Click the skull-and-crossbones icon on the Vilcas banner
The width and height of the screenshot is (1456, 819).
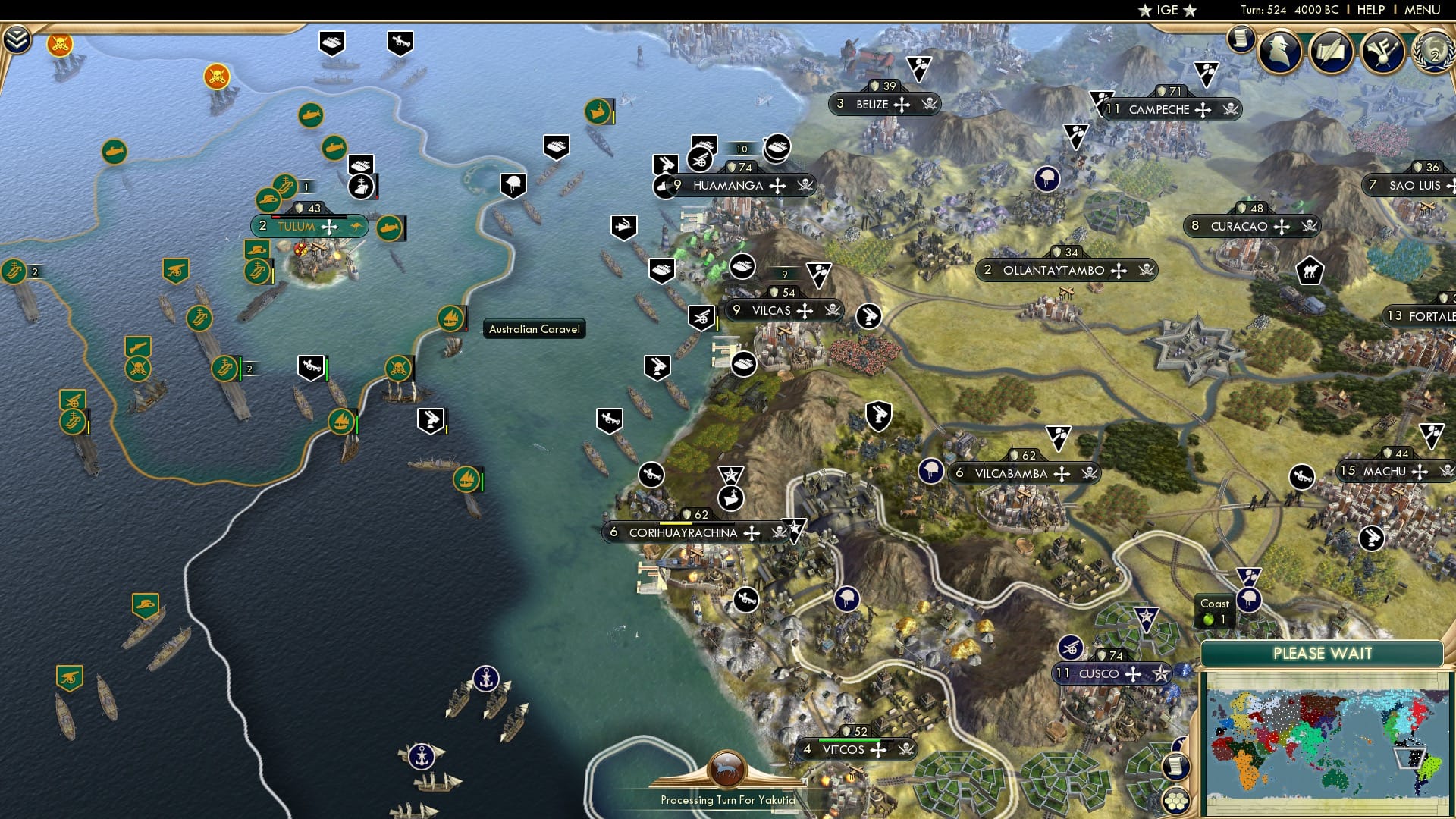pyautogui.click(x=833, y=310)
